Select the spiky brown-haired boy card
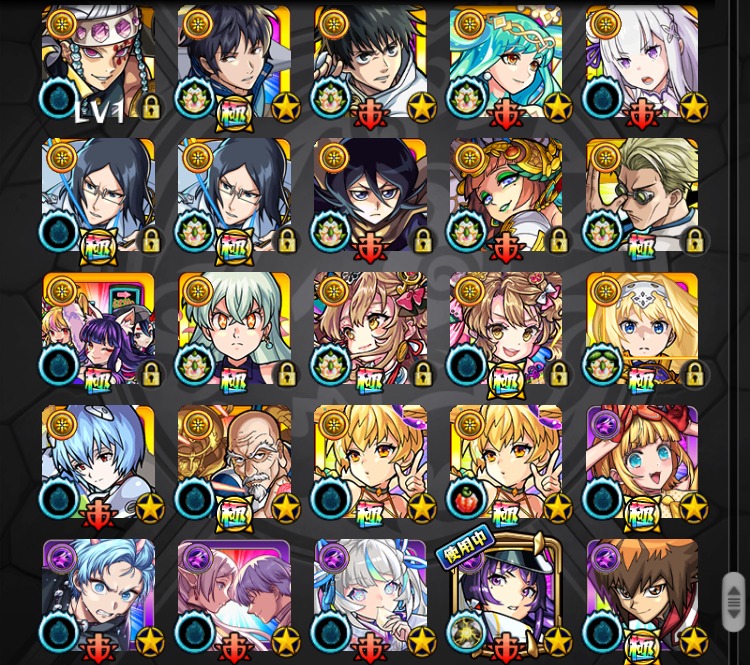The image size is (750, 665). (x=642, y=597)
